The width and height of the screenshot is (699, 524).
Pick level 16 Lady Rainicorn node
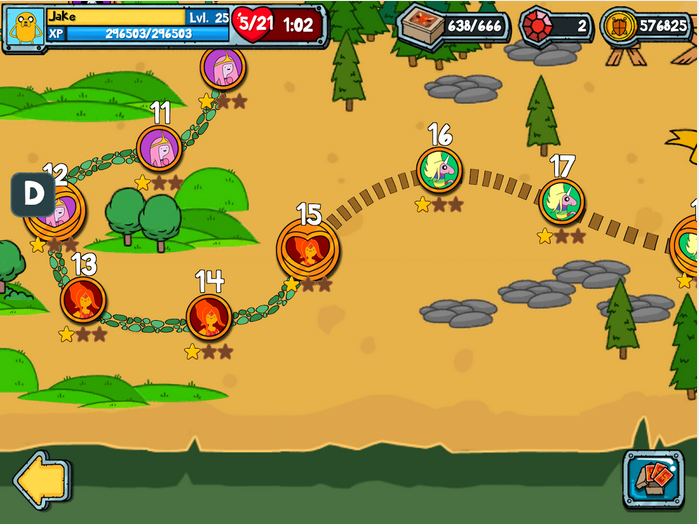439,170
